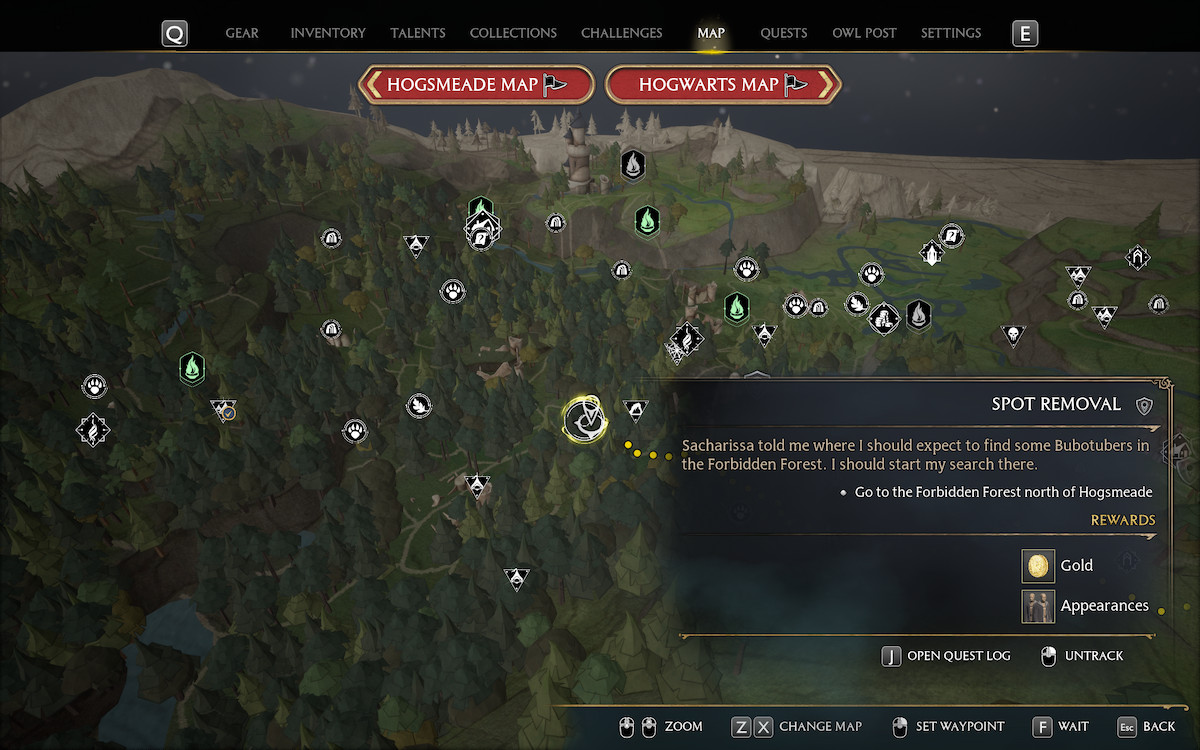The image size is (1200, 750).
Task: Go to the Challenges tab
Action: click(621, 33)
